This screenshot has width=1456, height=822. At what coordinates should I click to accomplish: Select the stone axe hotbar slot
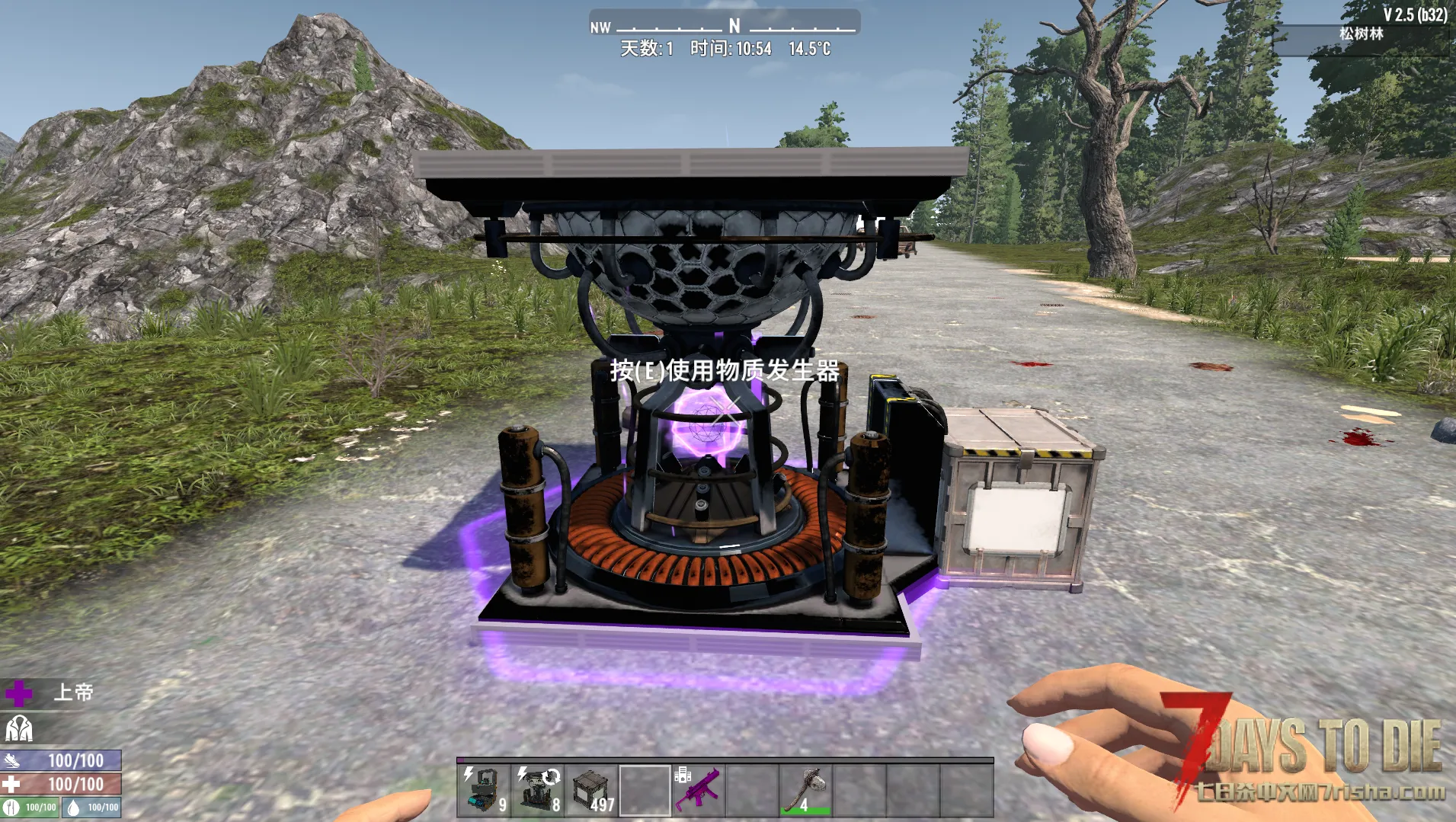pyautogui.click(x=805, y=790)
